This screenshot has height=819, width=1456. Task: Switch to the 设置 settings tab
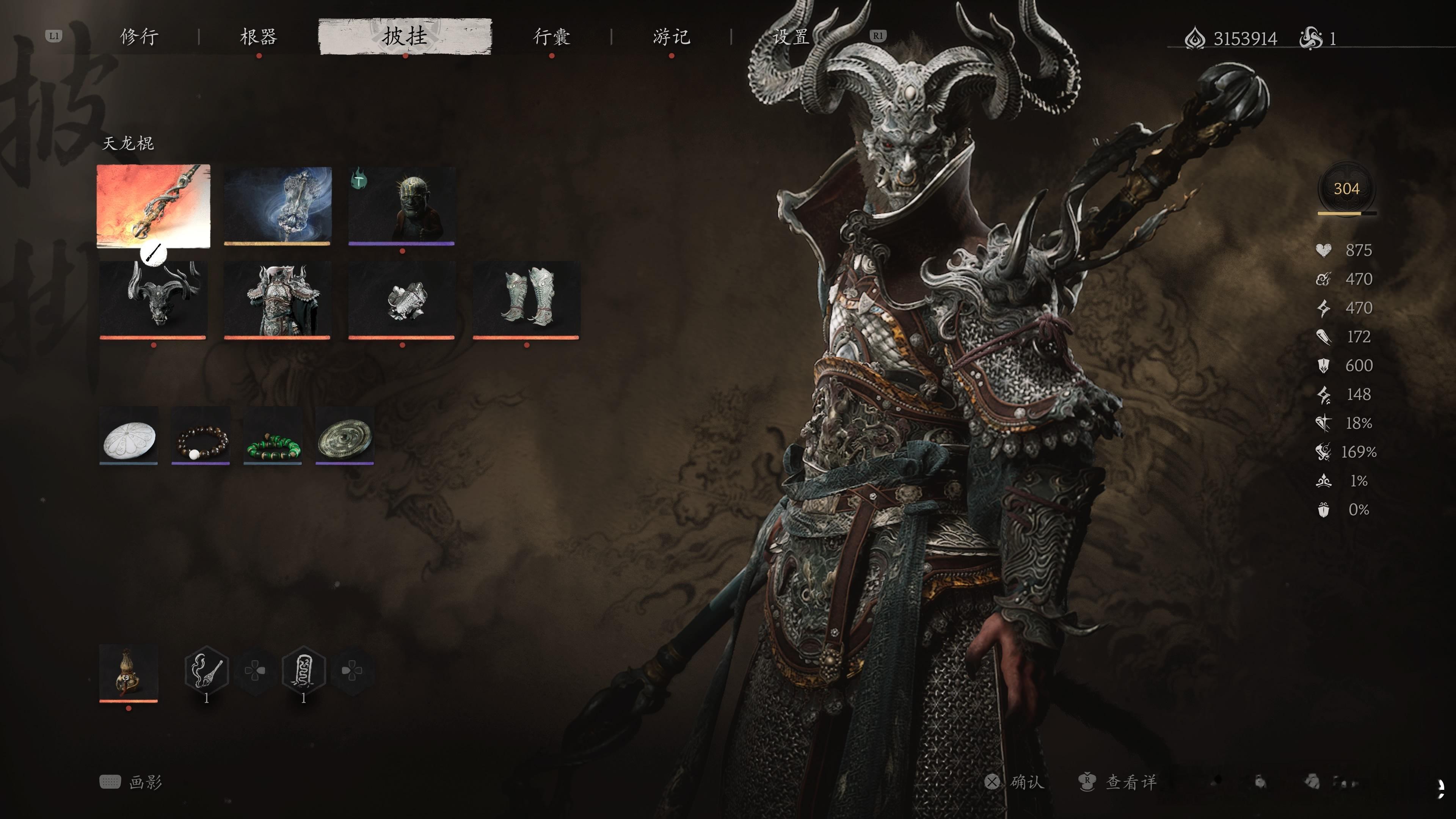point(791,37)
